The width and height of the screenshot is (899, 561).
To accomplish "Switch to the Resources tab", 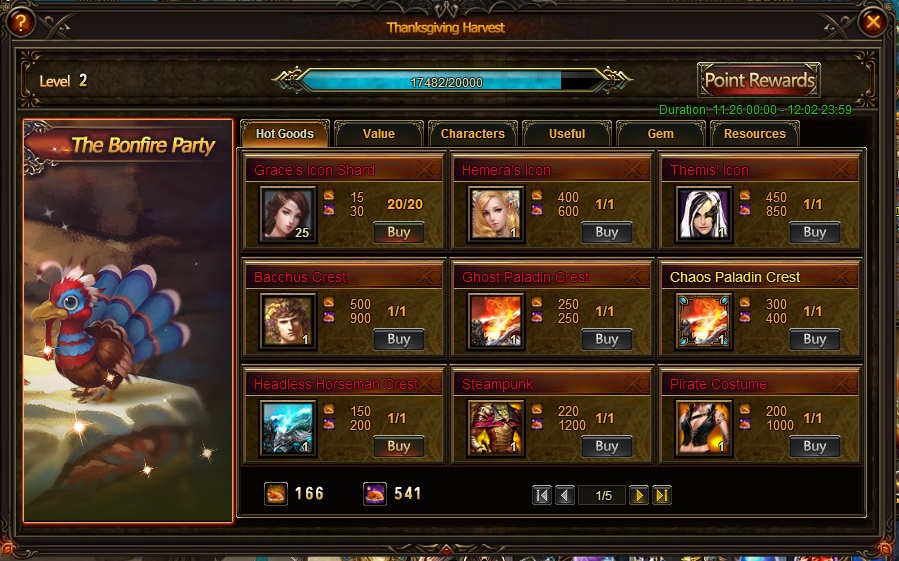I will [755, 134].
